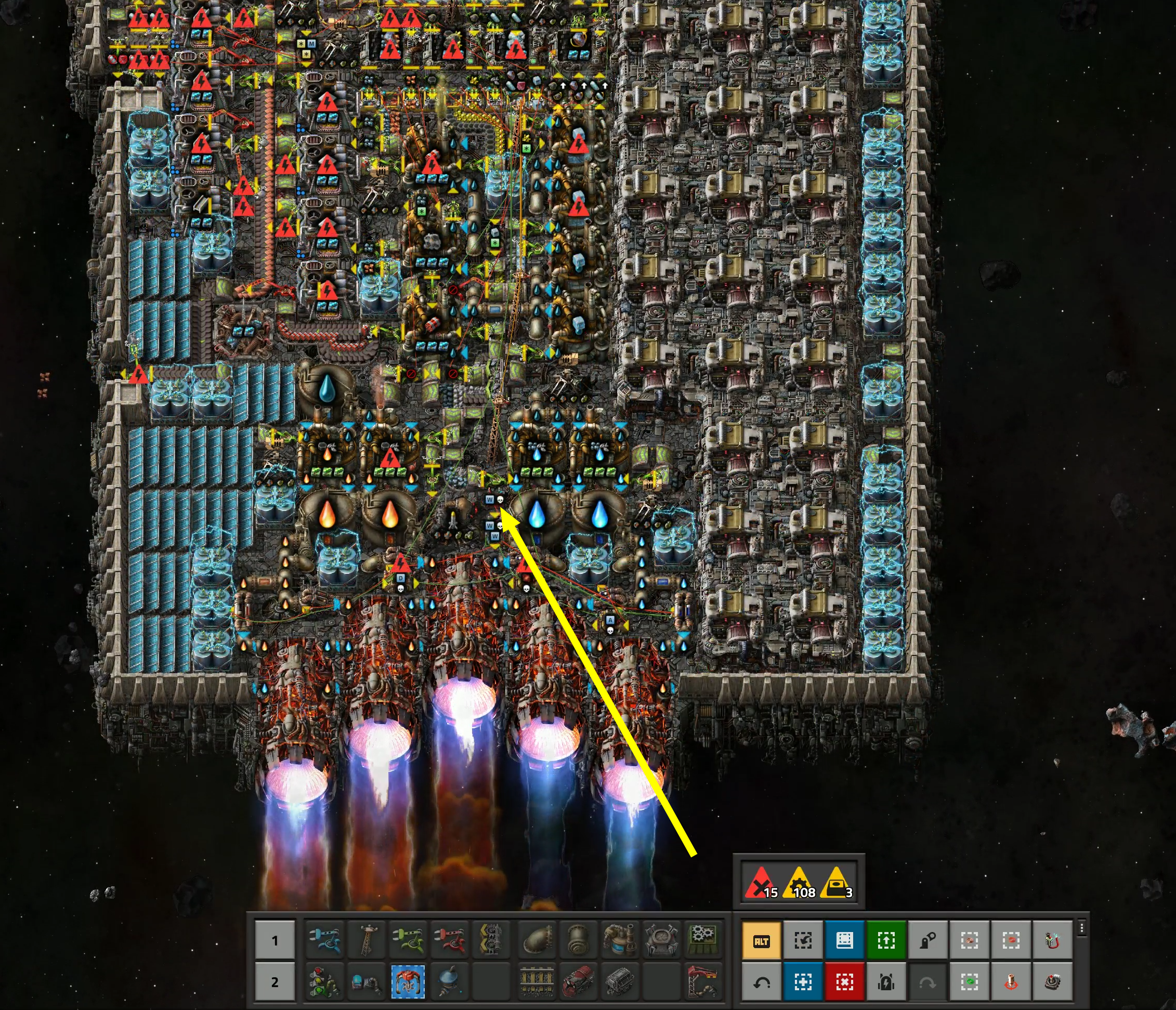This screenshot has height=1010, width=1176.
Task: Select the red locomotive quickbar slot
Action: pos(578,982)
